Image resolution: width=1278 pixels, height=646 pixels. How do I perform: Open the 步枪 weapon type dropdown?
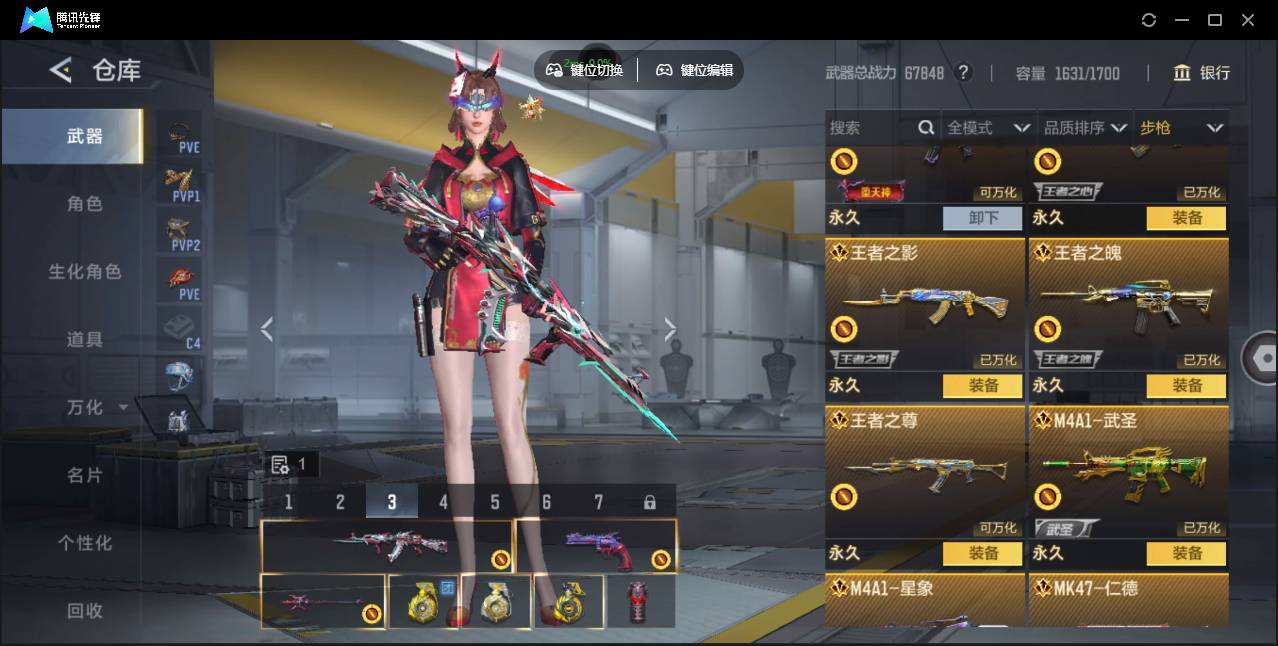1181,128
